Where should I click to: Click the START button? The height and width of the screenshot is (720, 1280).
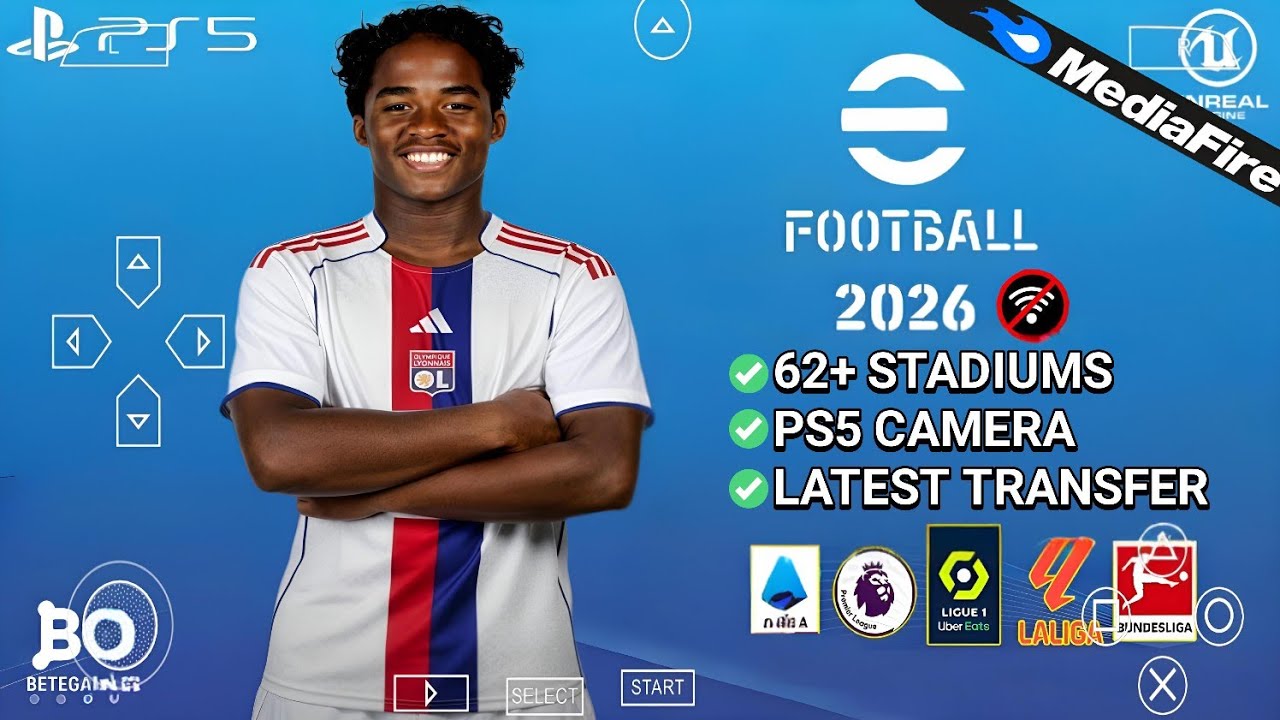(x=657, y=688)
